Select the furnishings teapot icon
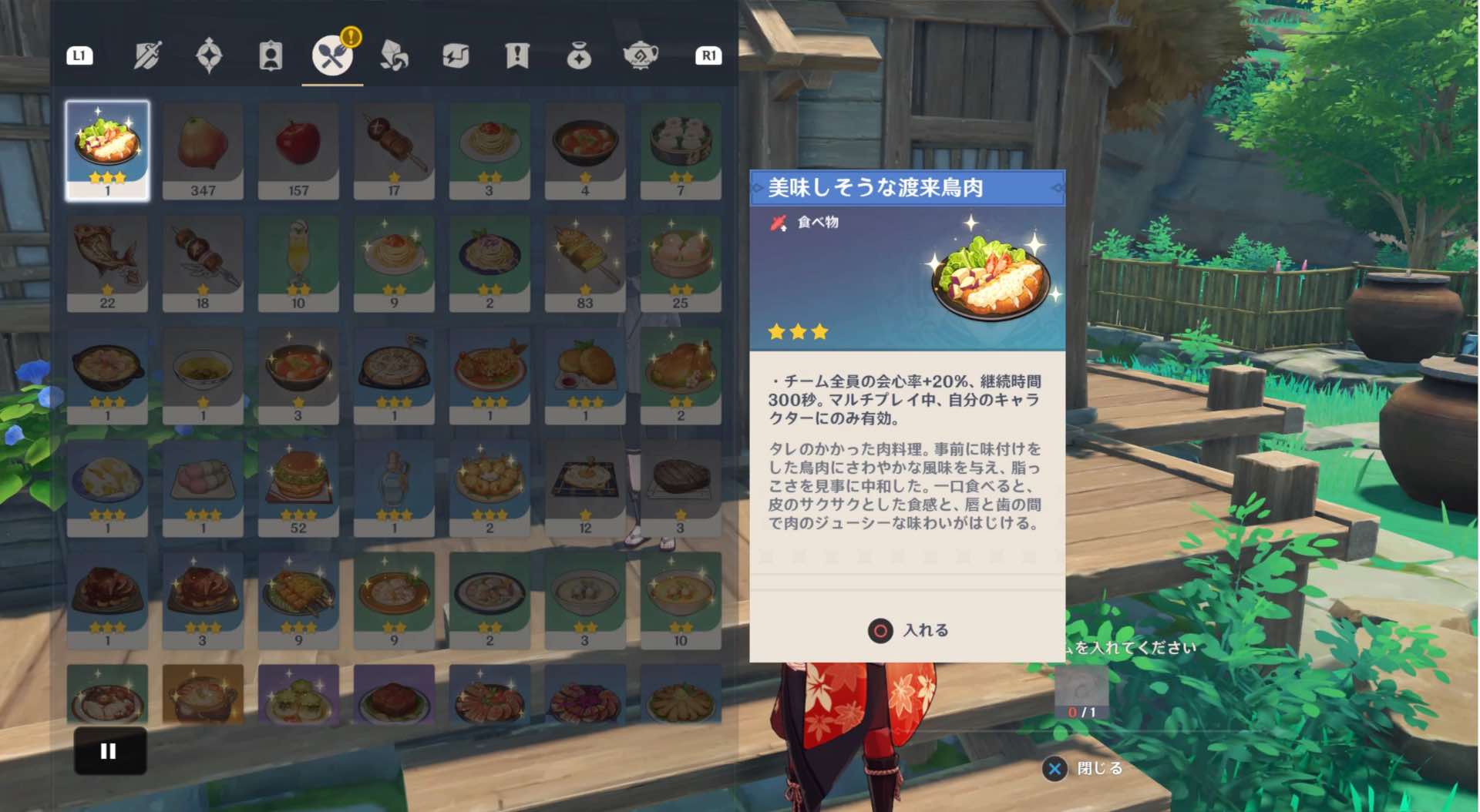 [640, 55]
